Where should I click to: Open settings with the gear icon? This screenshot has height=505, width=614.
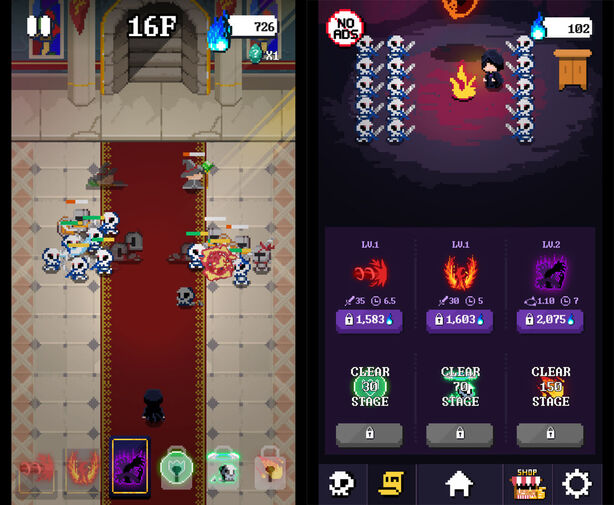577,484
